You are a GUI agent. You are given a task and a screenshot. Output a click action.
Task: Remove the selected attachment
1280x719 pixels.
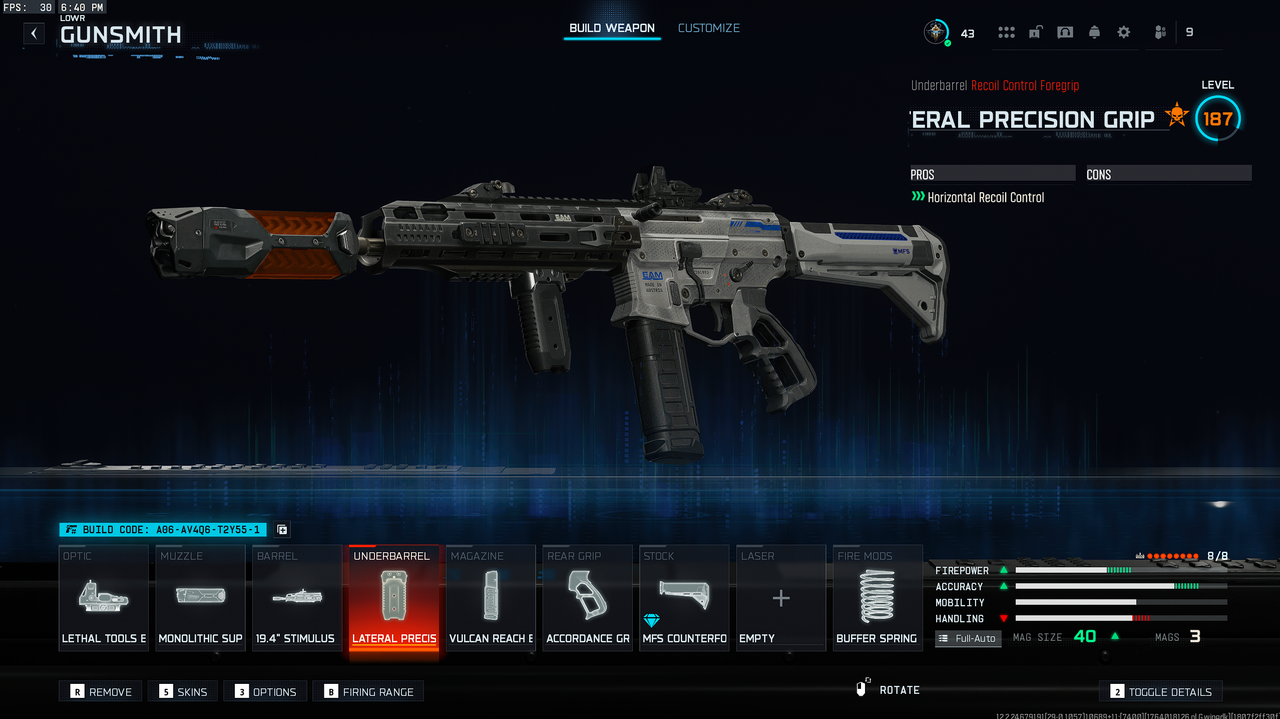tap(100, 691)
